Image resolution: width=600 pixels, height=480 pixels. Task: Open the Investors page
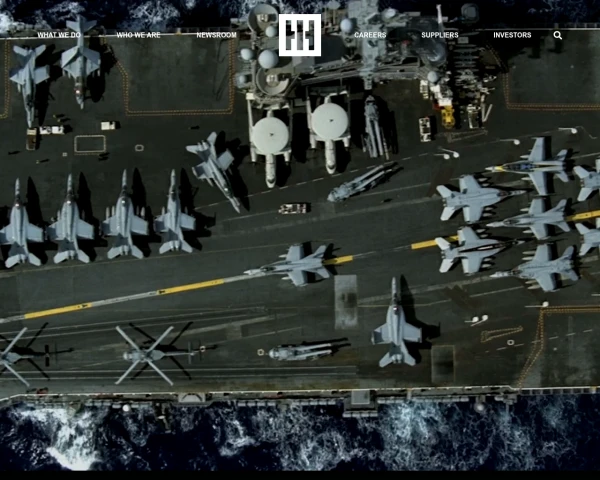(x=512, y=35)
